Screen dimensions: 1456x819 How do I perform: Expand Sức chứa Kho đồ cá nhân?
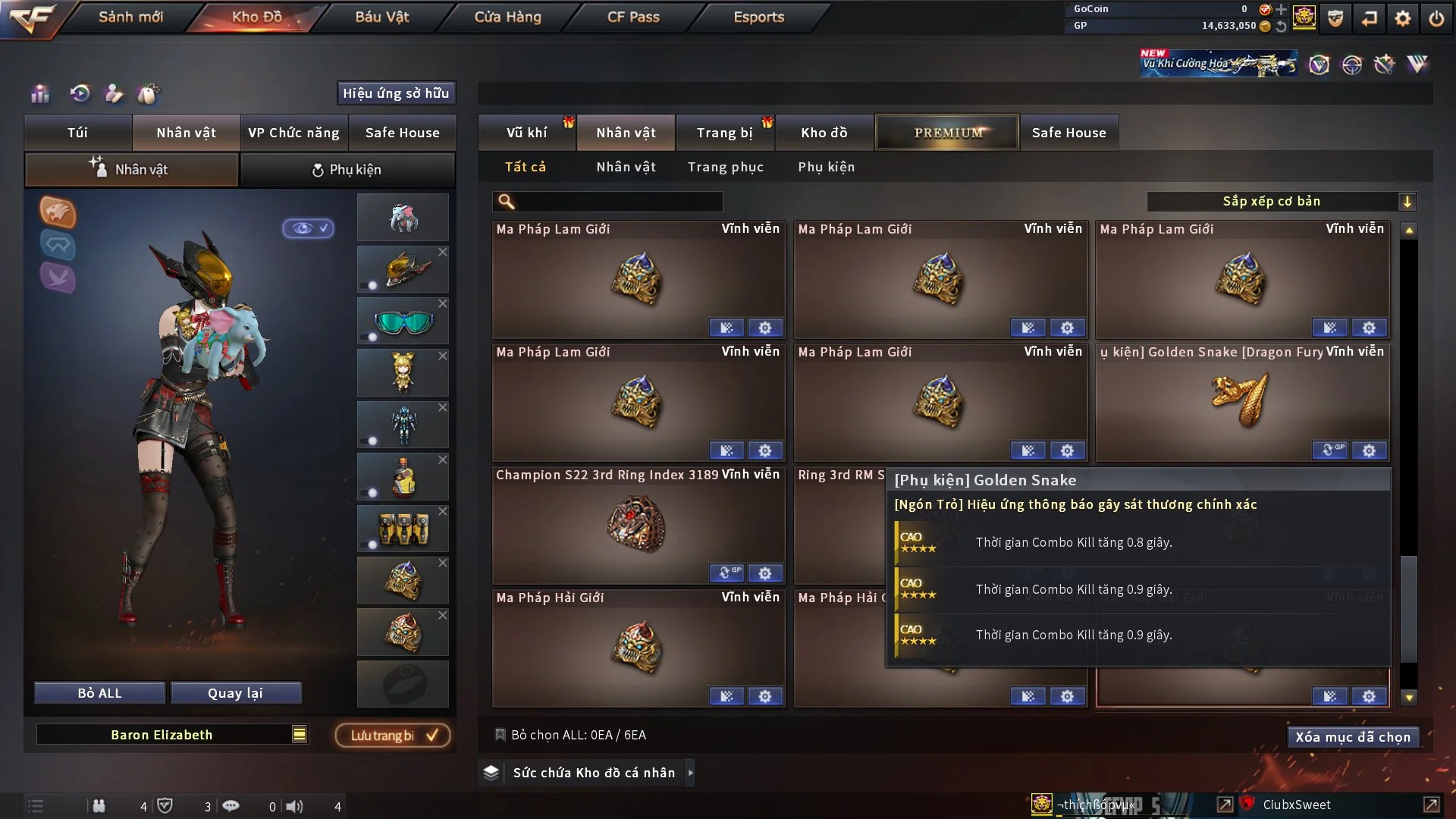690,773
